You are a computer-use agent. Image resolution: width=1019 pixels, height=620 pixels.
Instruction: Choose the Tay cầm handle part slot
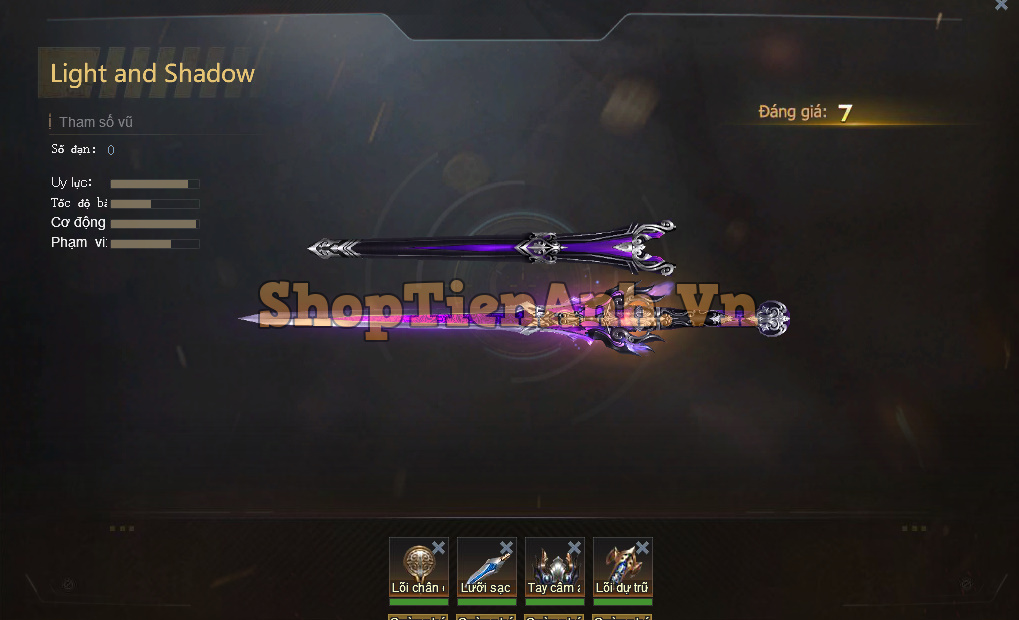click(552, 568)
